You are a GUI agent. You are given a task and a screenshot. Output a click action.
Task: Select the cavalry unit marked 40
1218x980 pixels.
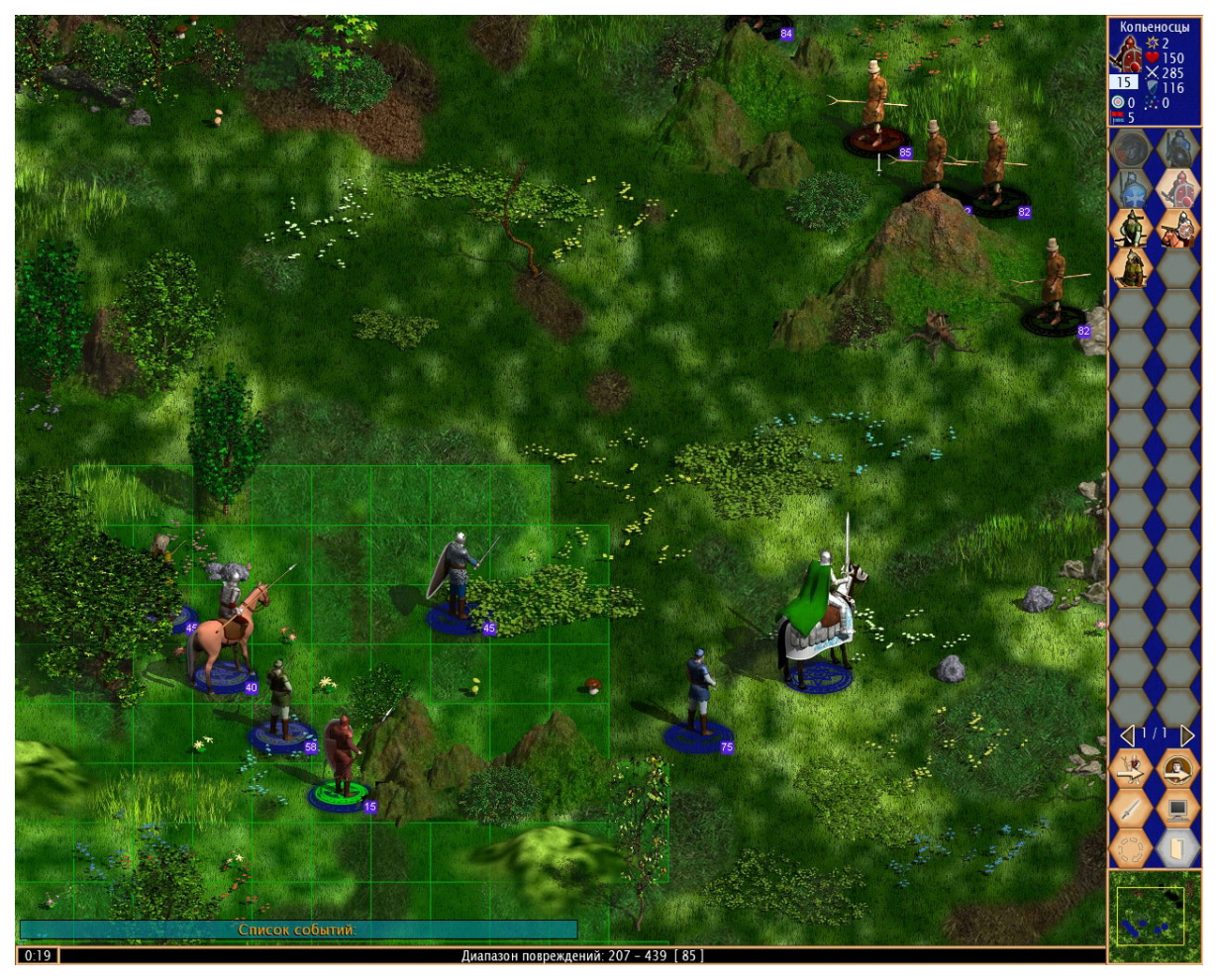[226, 634]
